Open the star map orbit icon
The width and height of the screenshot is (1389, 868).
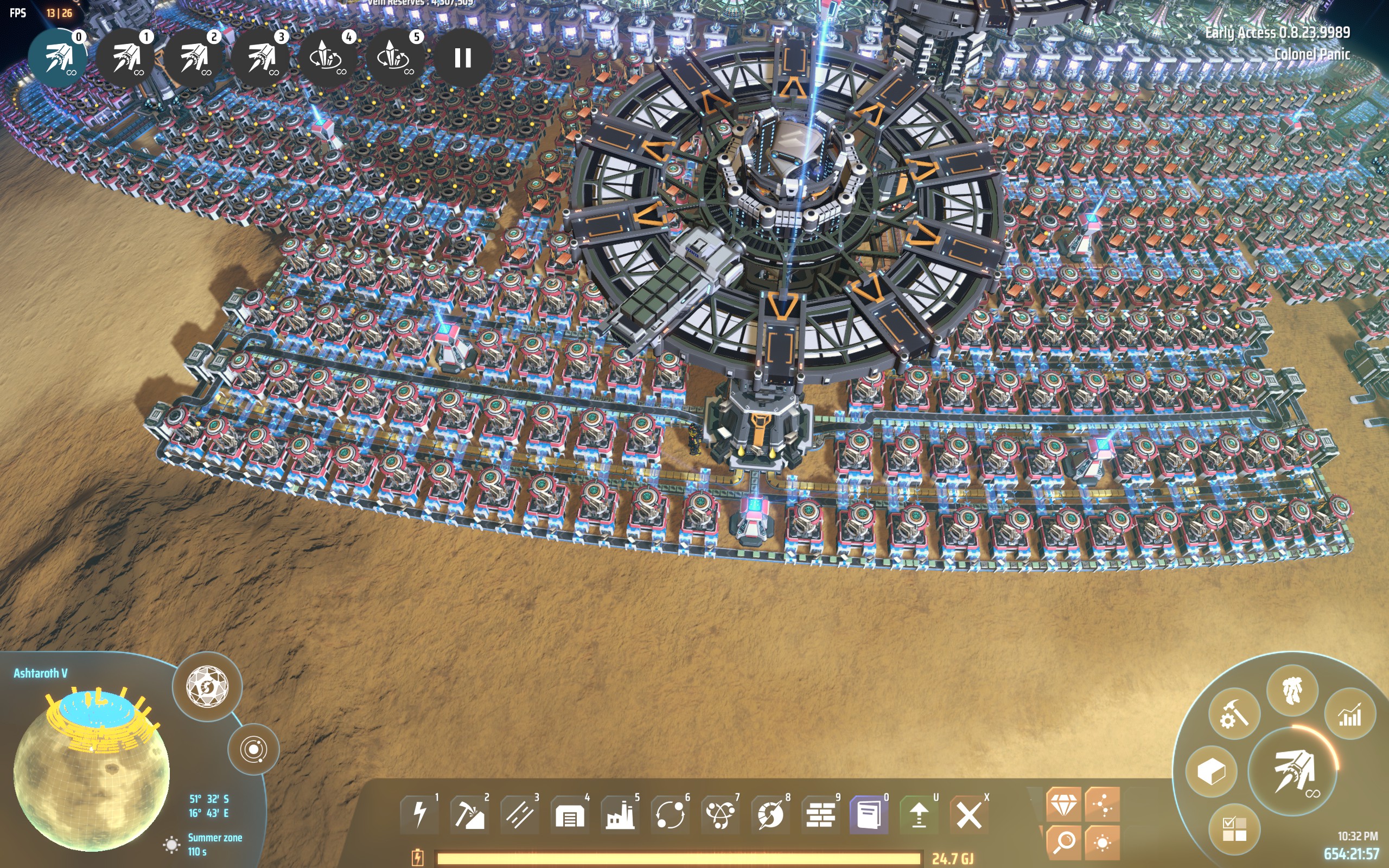pos(253,749)
